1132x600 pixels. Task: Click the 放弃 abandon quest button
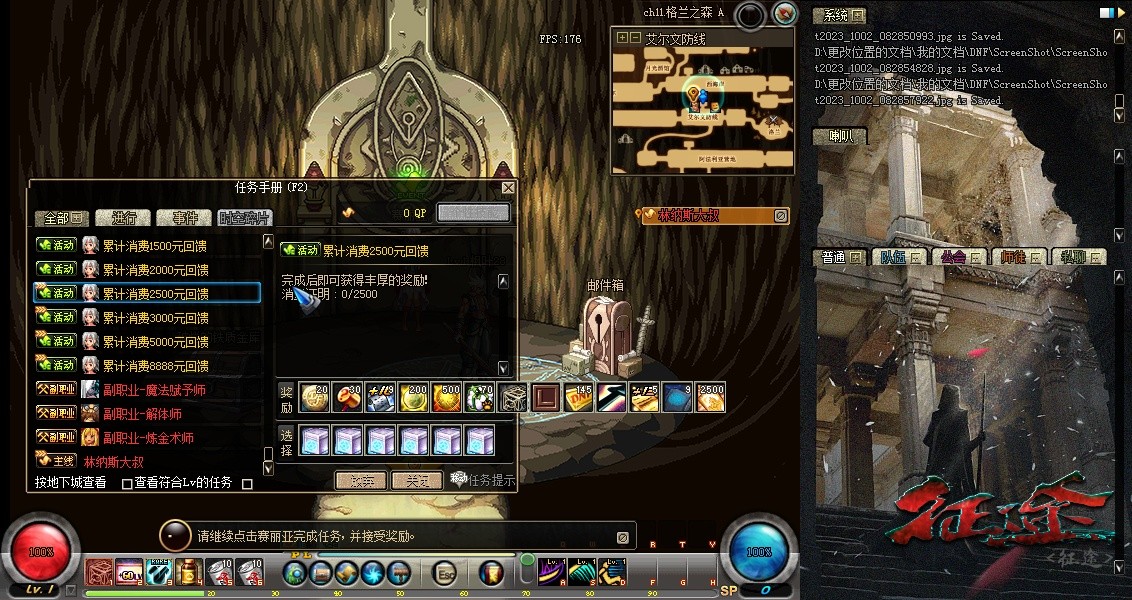click(x=360, y=481)
